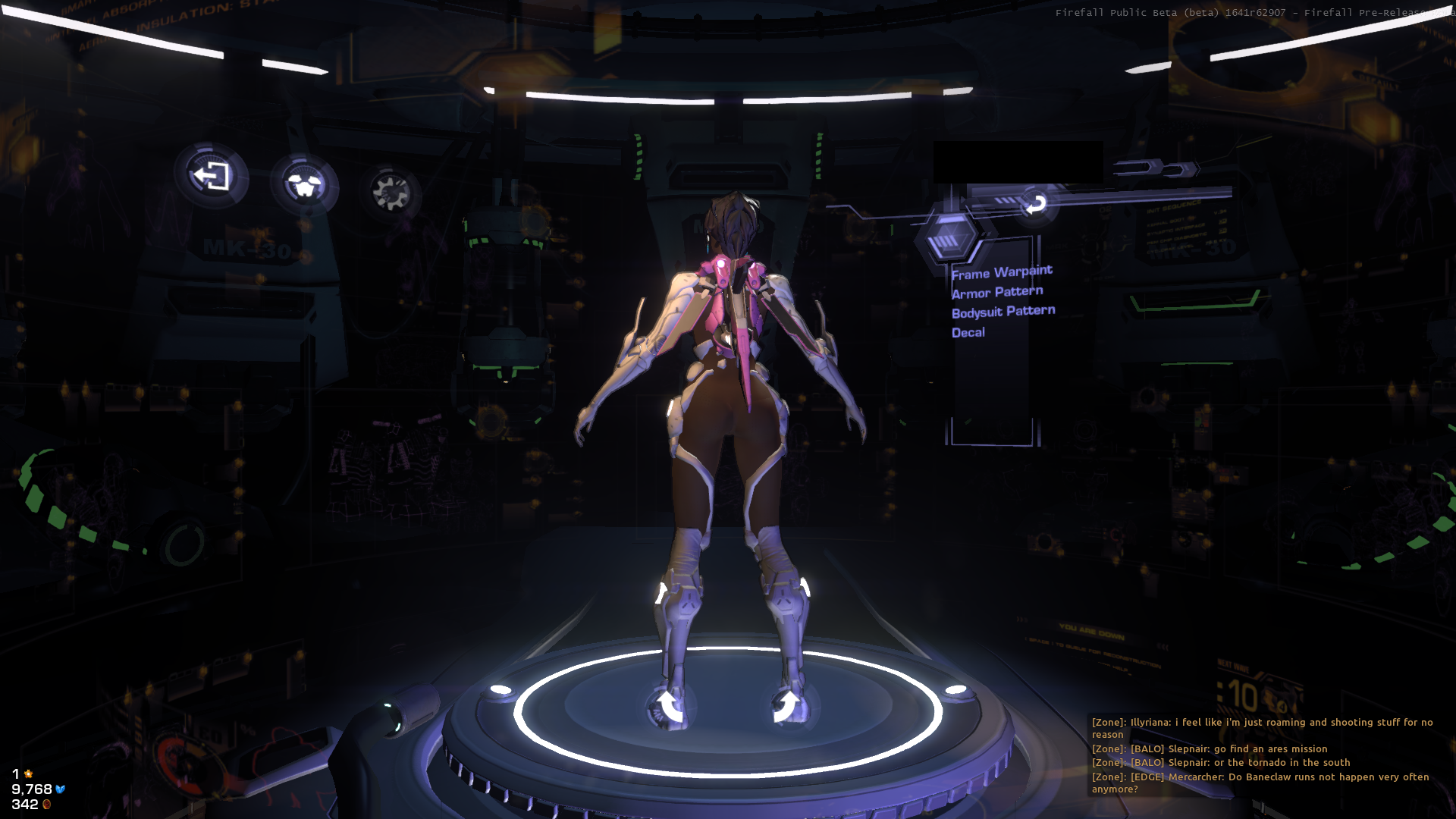Go back with the curved return arrow
Image resolution: width=1456 pixels, height=819 pixels.
1034,203
